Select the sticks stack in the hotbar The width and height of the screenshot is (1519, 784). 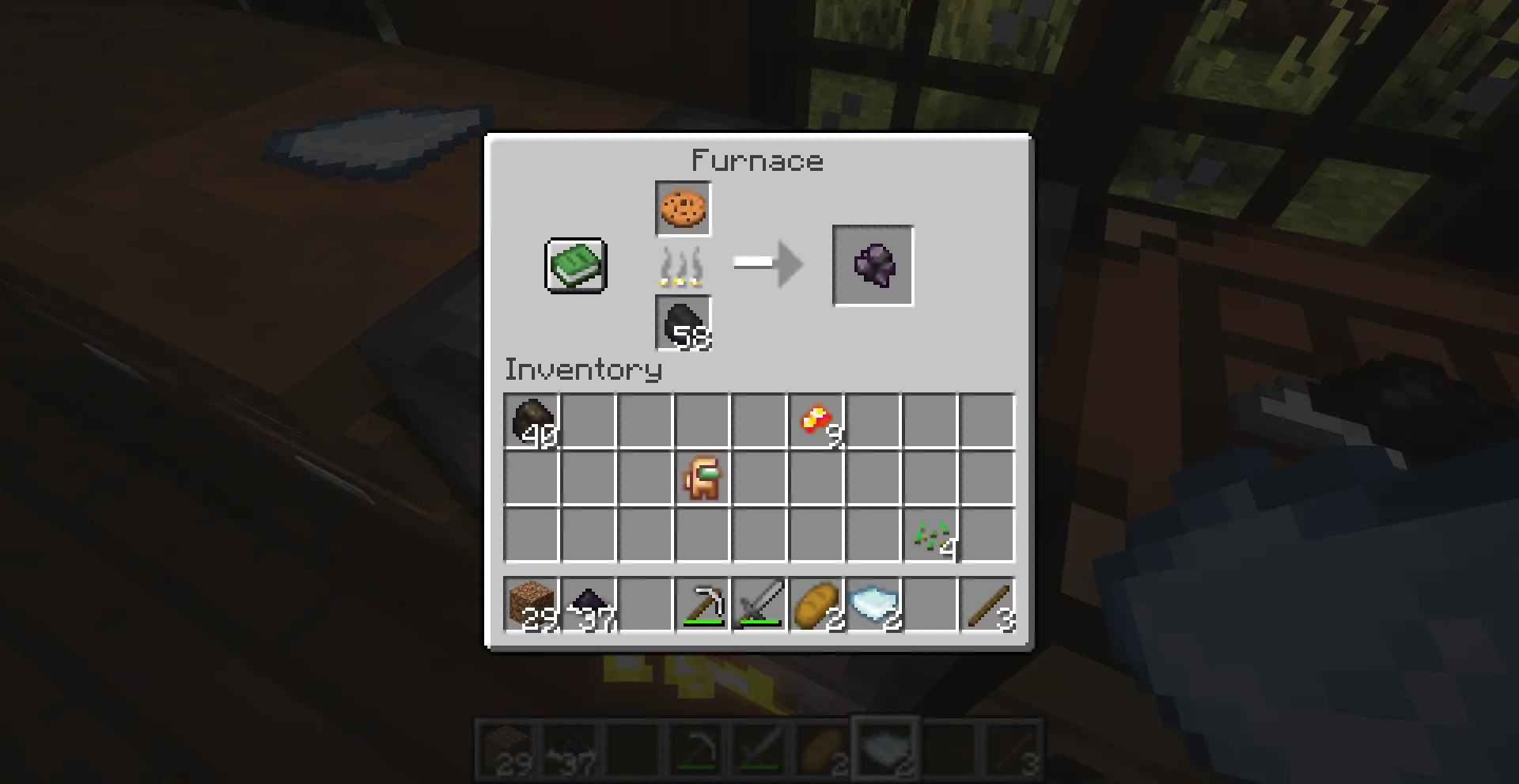(987, 605)
